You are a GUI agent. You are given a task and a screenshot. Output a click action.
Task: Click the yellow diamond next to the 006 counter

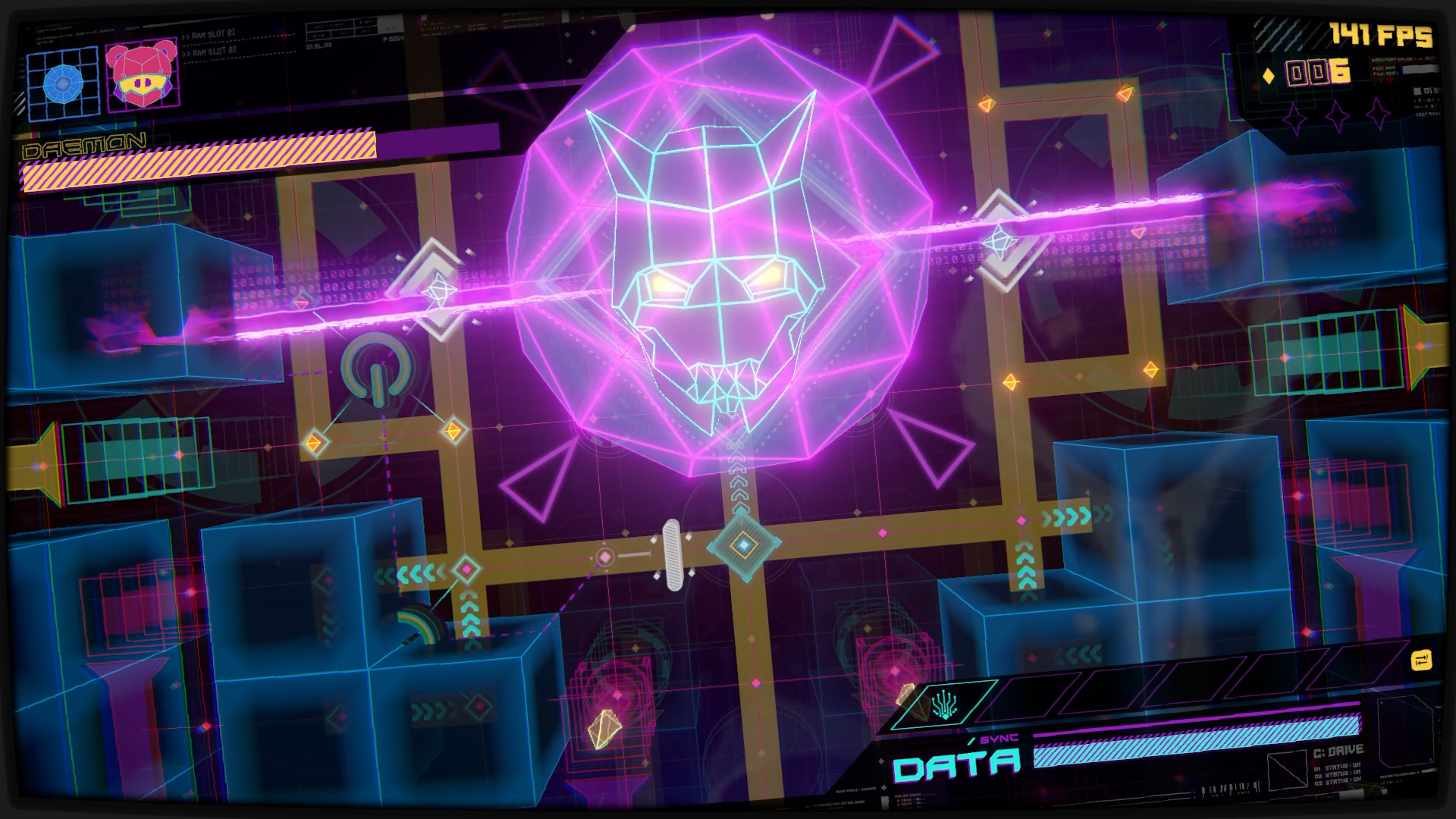click(x=1269, y=76)
